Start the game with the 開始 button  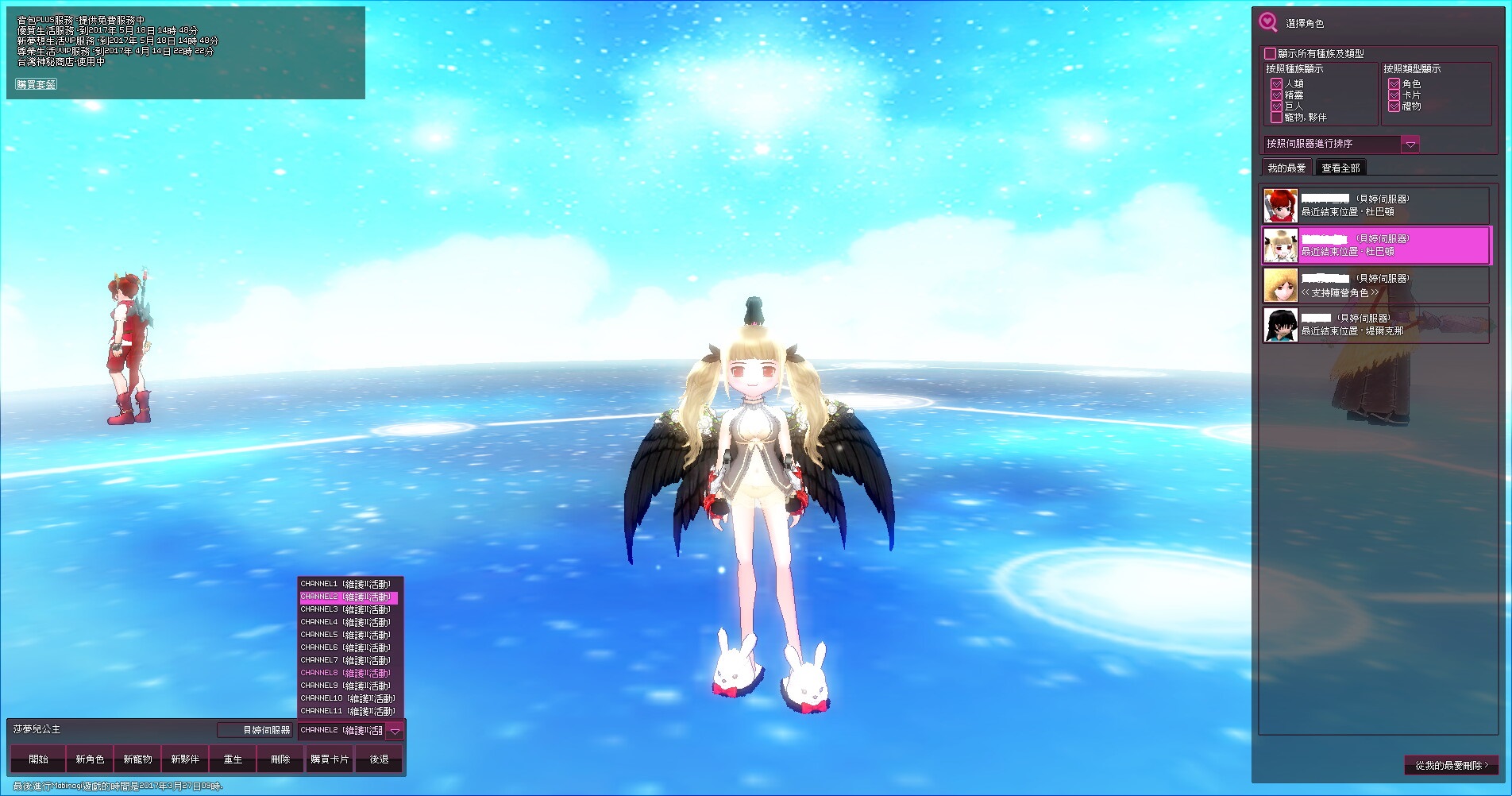pos(38,759)
